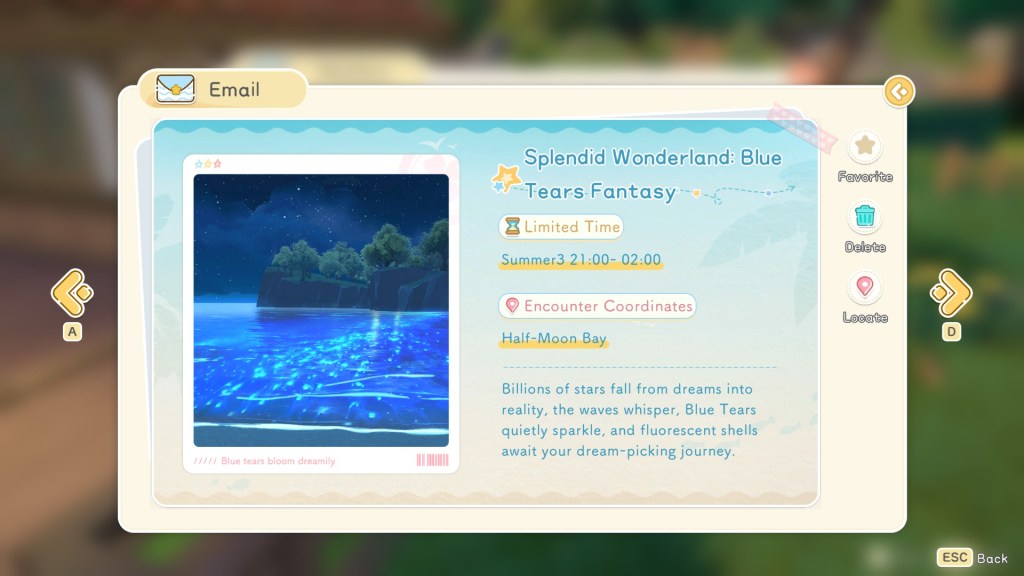Screen dimensions: 1024x576
Task: Delete the Blue Tears Fantasy email
Action: click(x=865, y=218)
